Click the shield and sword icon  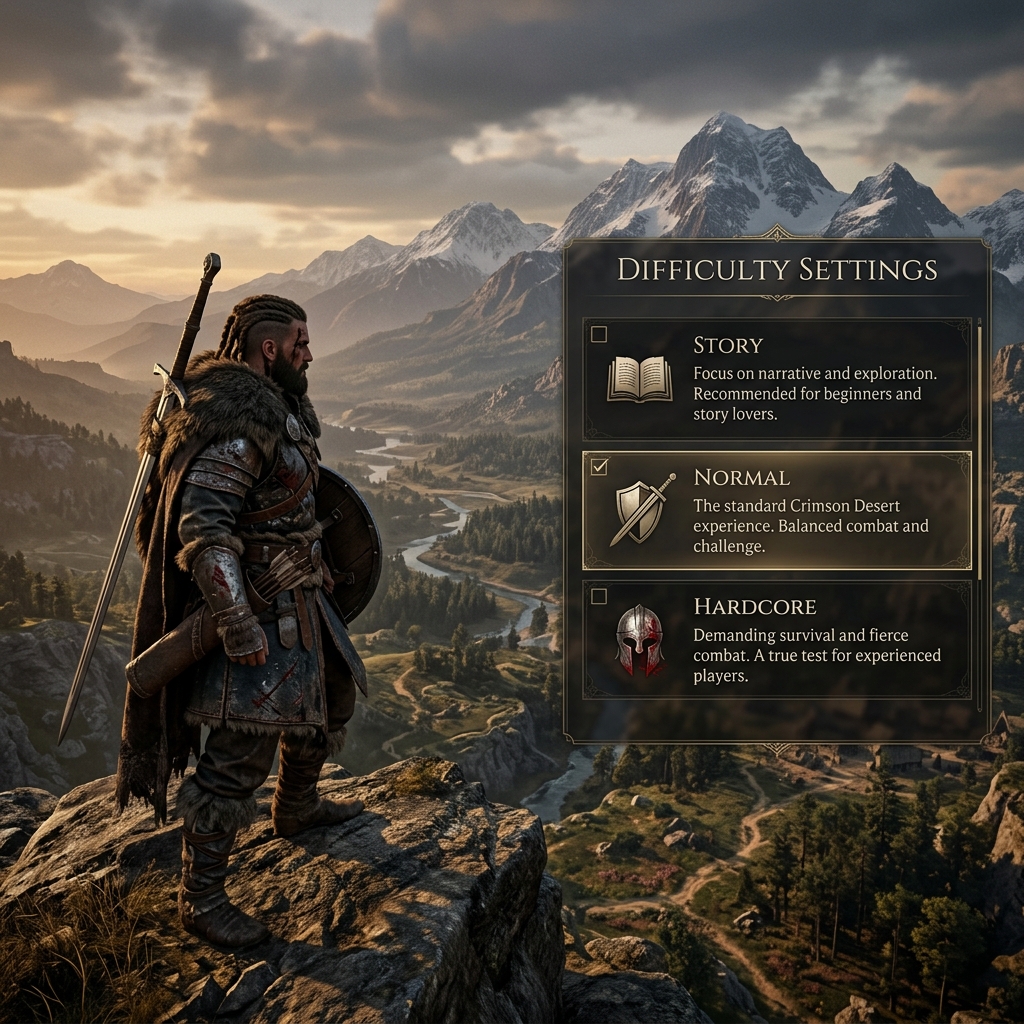click(x=641, y=510)
